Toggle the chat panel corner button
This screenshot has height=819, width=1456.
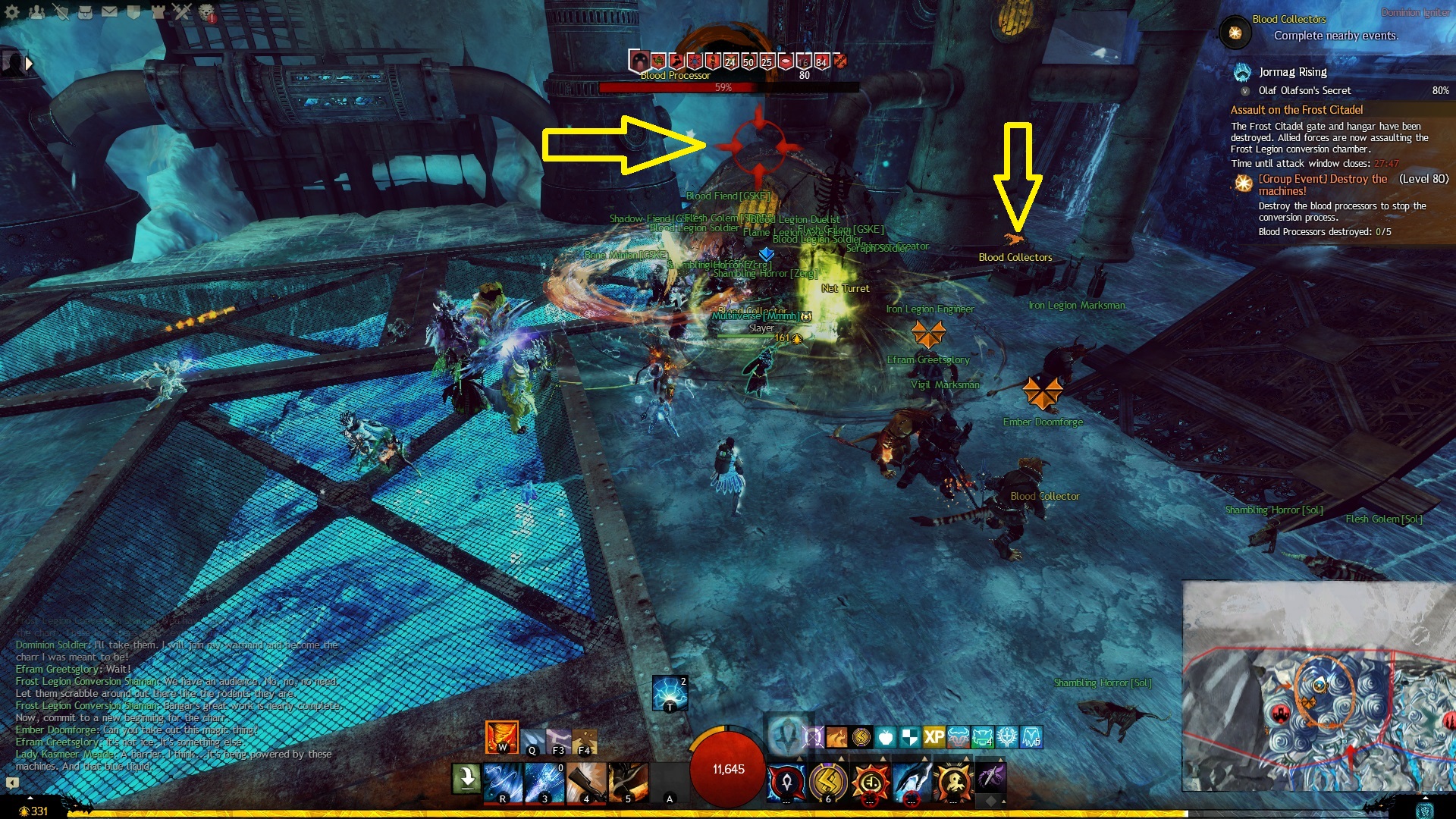click(x=12, y=782)
